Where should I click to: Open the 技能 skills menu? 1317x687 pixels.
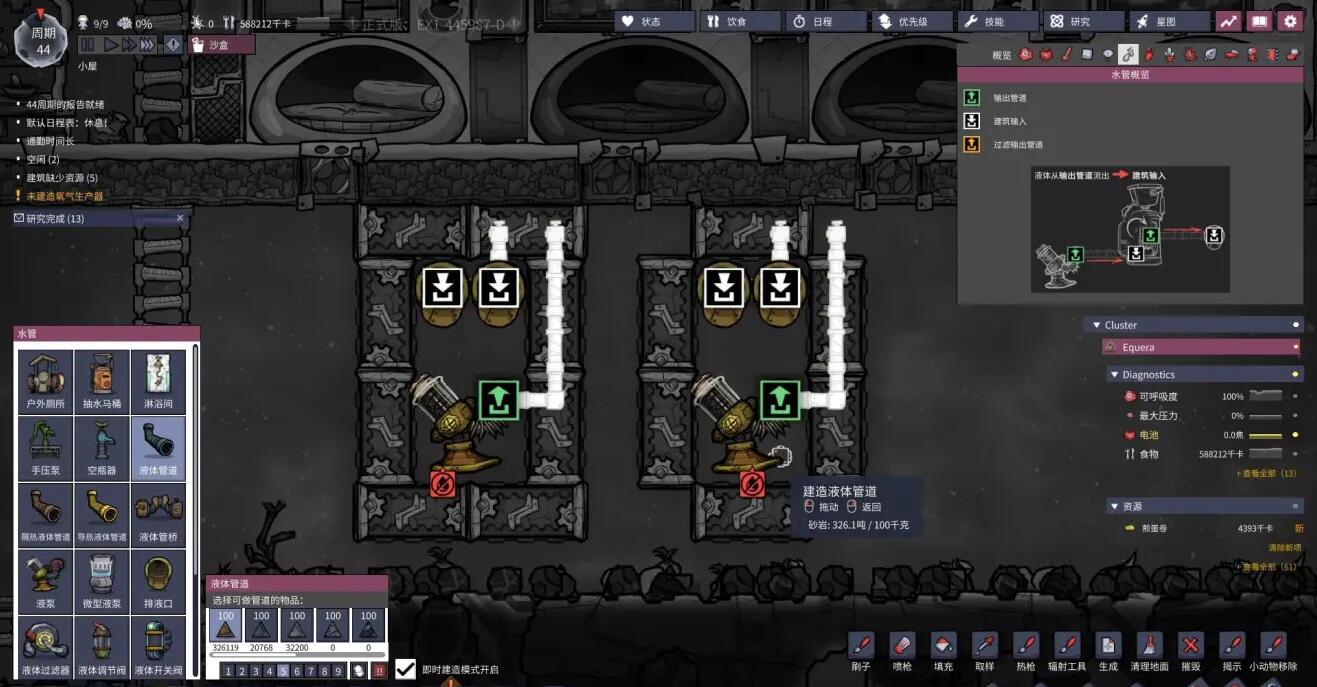point(996,21)
